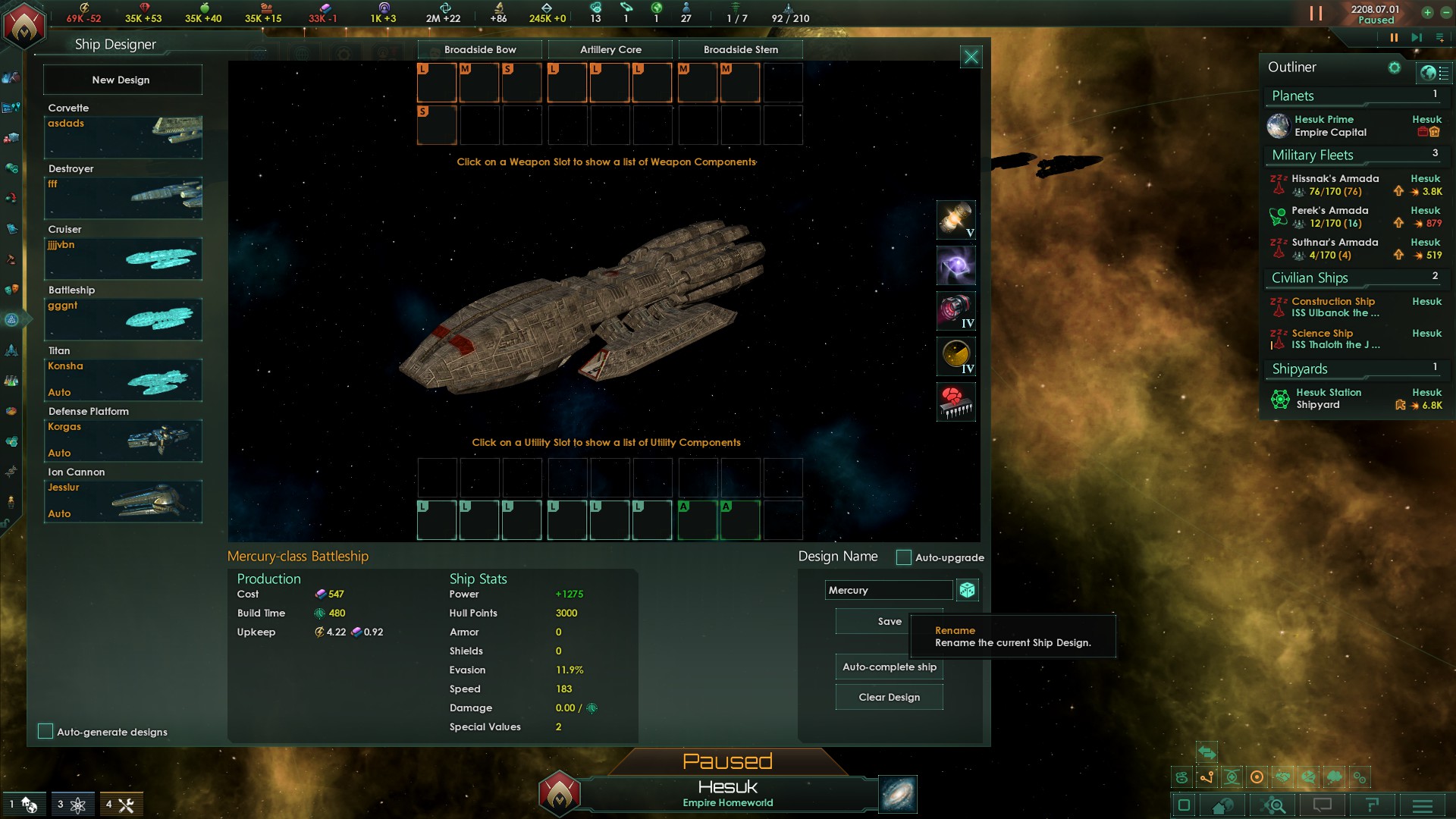Select the Corvette design asdads
Viewport: 1456px width, 819px height.
123,136
